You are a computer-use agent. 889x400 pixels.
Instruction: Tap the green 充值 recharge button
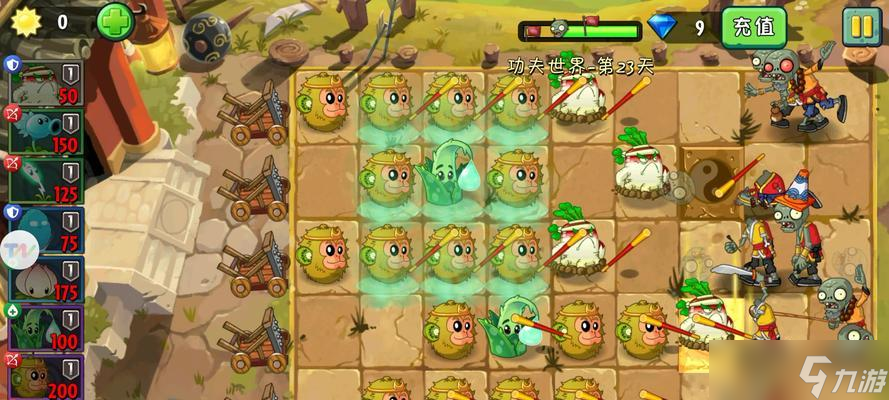[753, 27]
